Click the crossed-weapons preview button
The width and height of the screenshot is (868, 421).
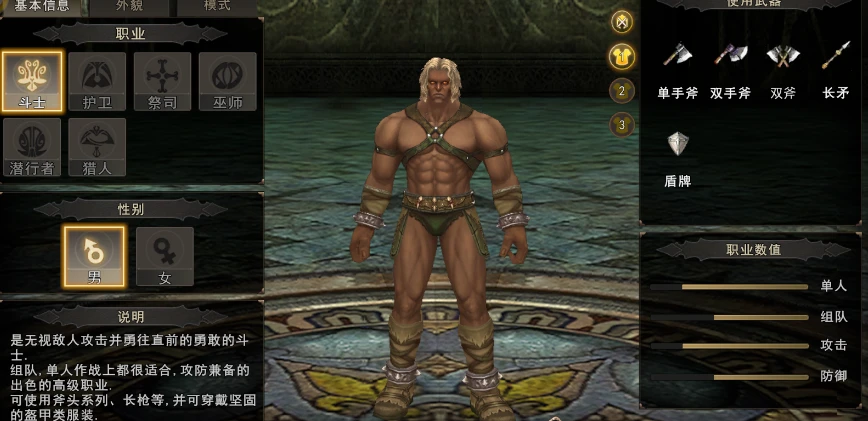coord(622,22)
